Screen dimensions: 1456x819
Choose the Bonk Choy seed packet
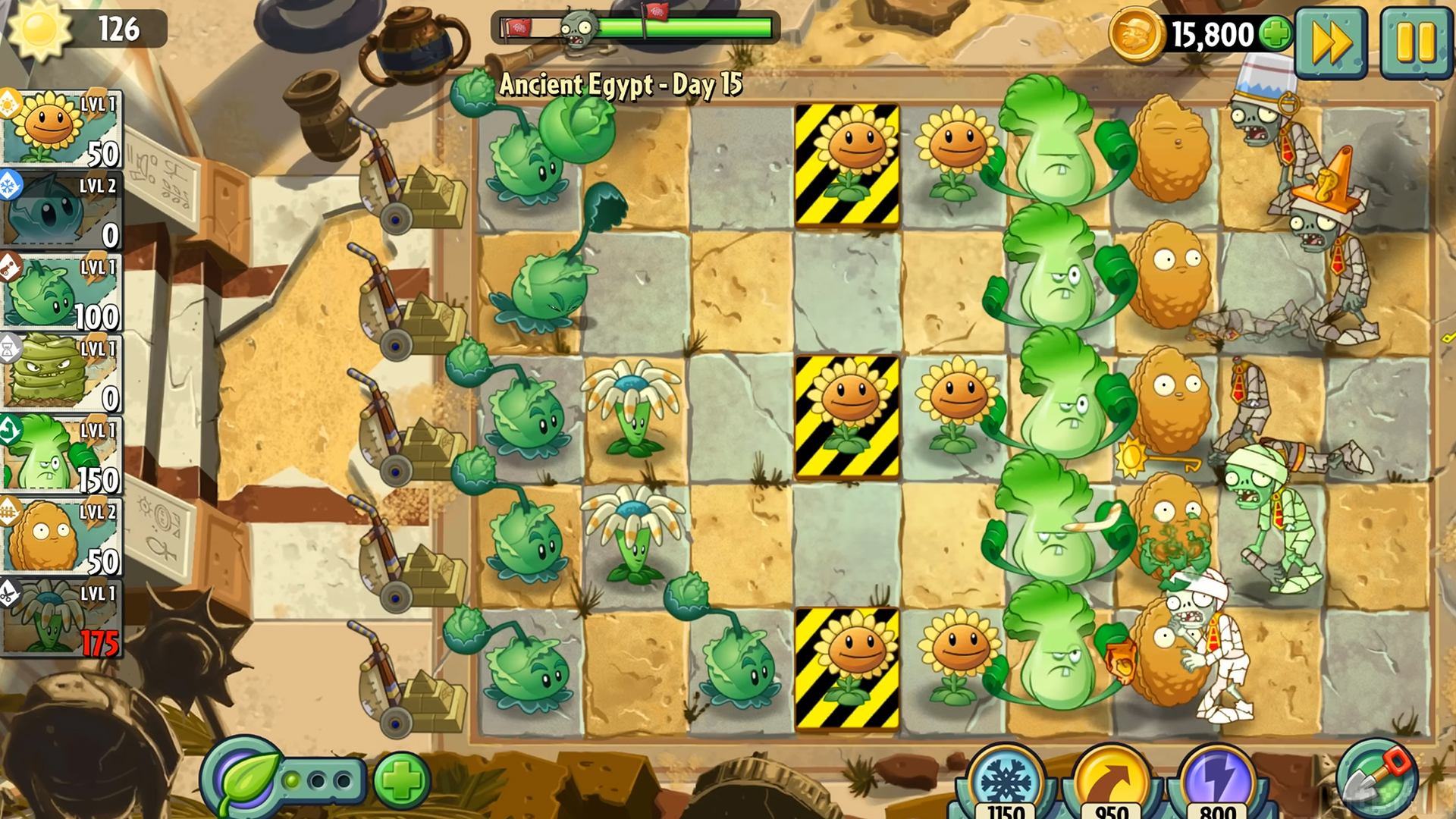click(62, 456)
